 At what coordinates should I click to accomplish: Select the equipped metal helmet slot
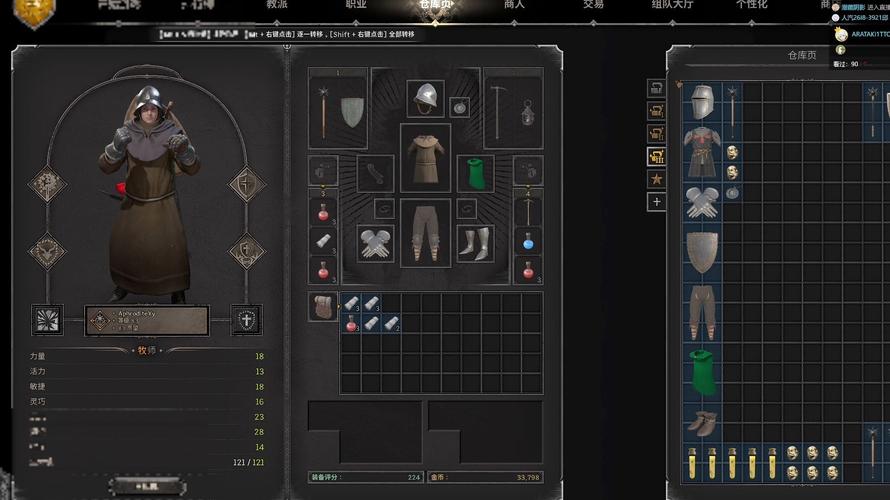coord(426,98)
